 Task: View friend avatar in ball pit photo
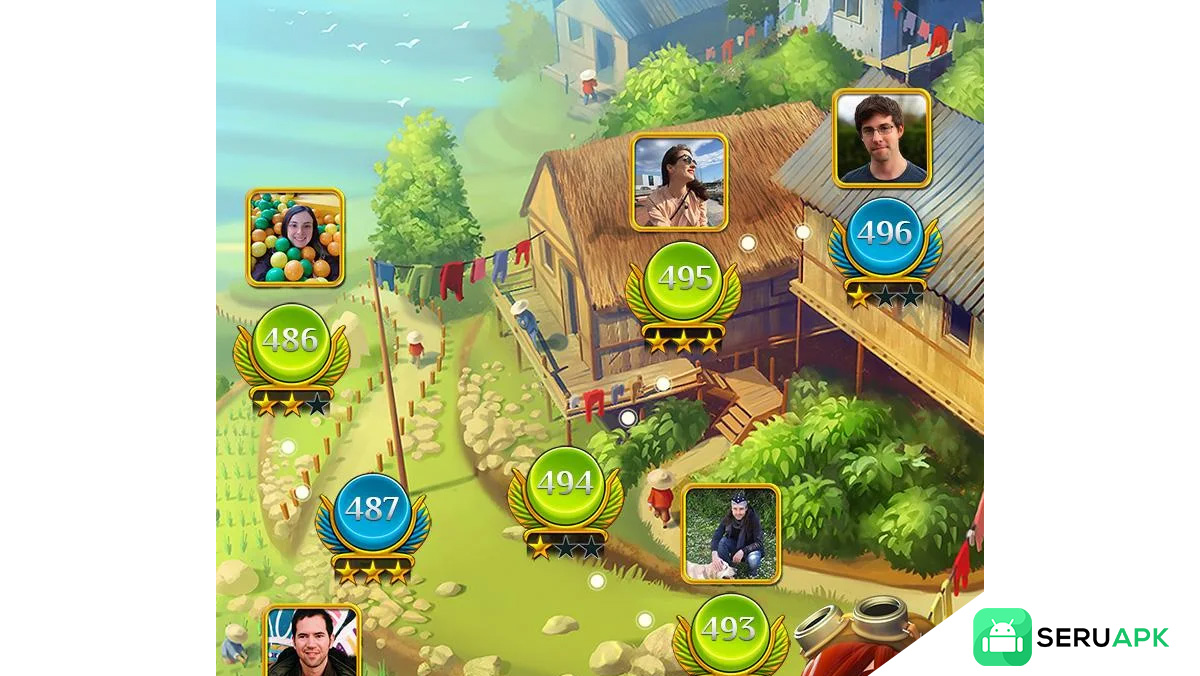pyautogui.click(x=295, y=238)
